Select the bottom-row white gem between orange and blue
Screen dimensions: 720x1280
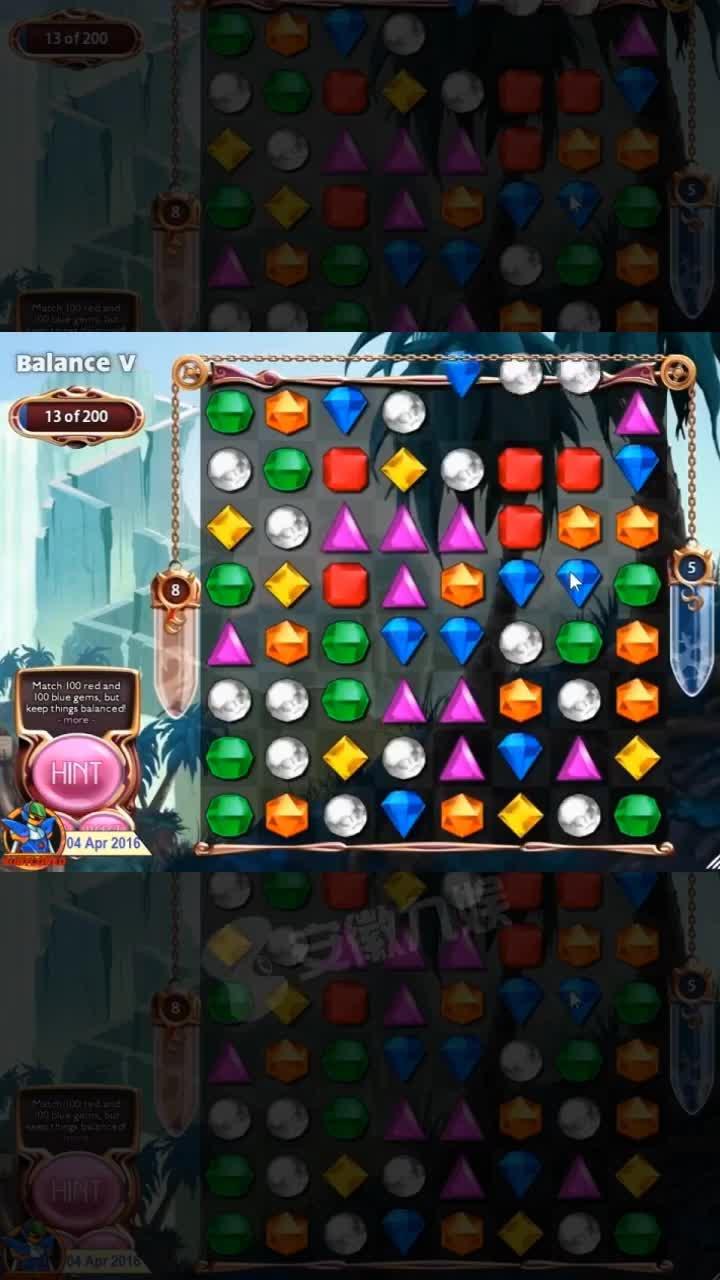(x=345, y=815)
